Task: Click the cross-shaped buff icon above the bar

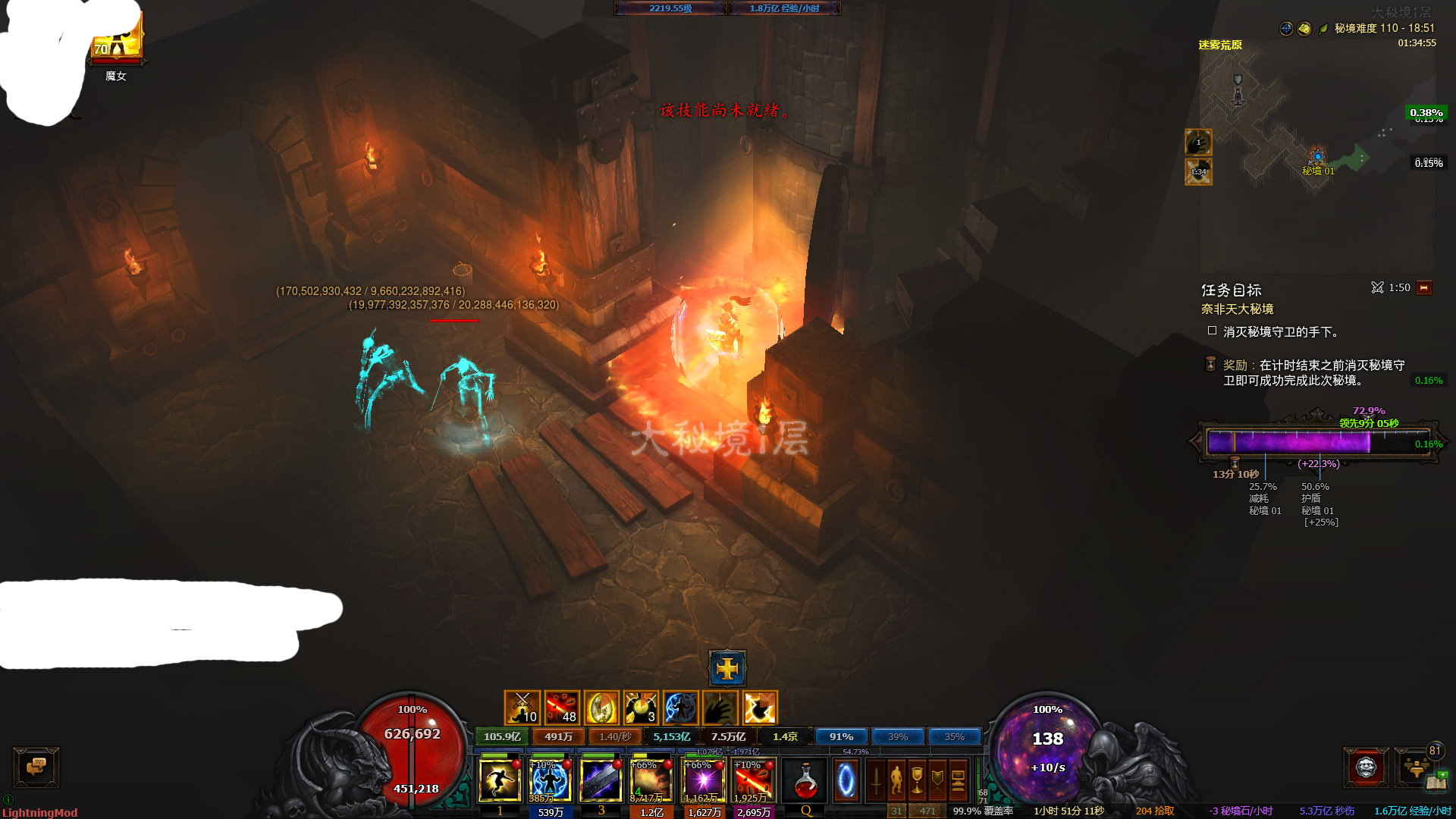Action: [727, 668]
